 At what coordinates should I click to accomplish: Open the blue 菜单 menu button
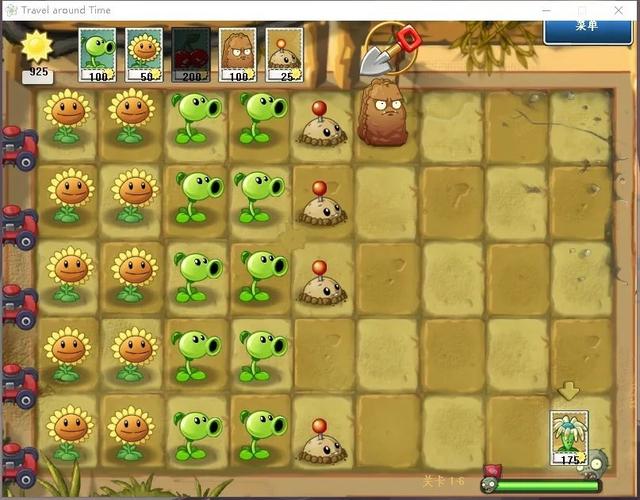tap(587, 27)
